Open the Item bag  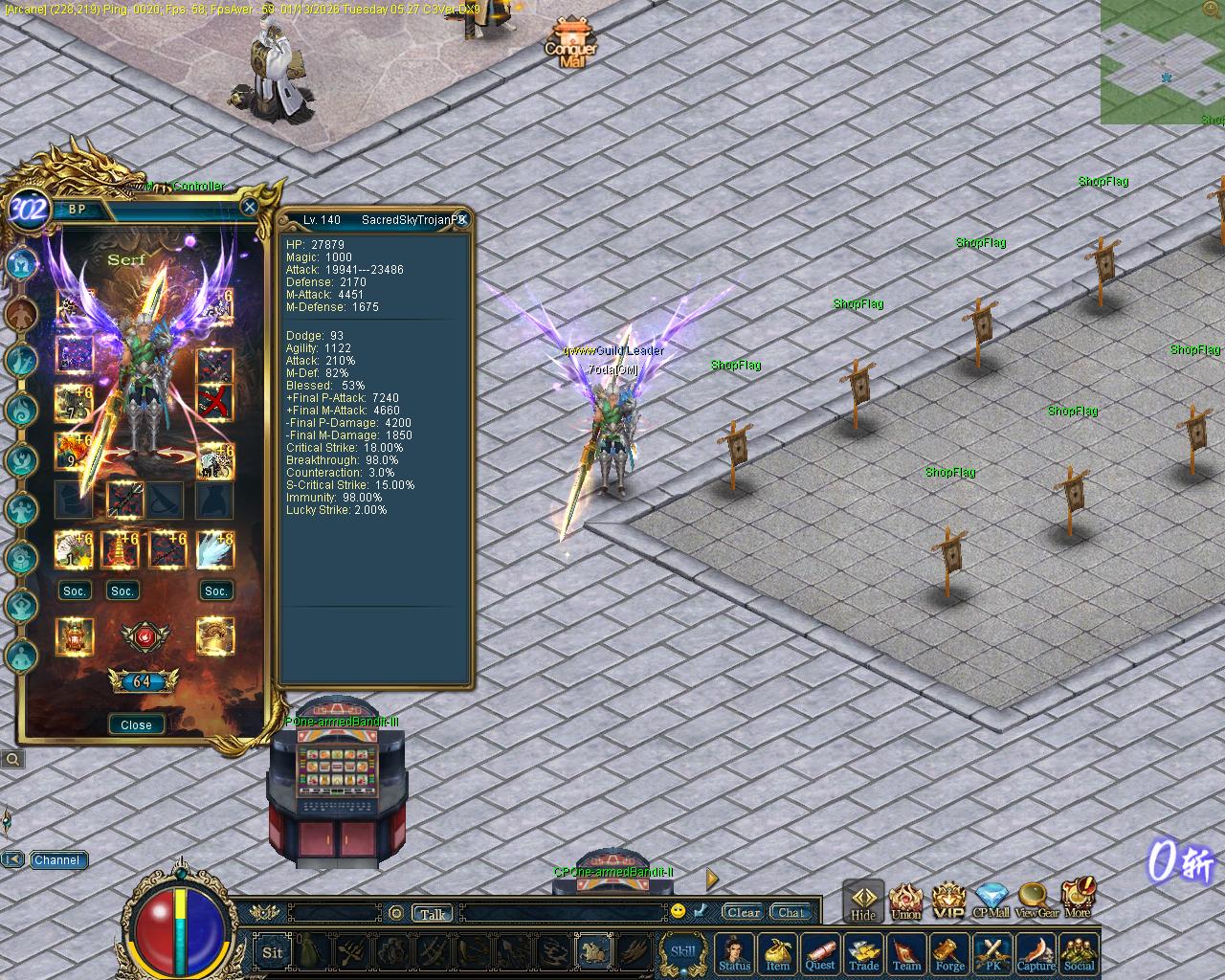pyautogui.click(x=777, y=953)
